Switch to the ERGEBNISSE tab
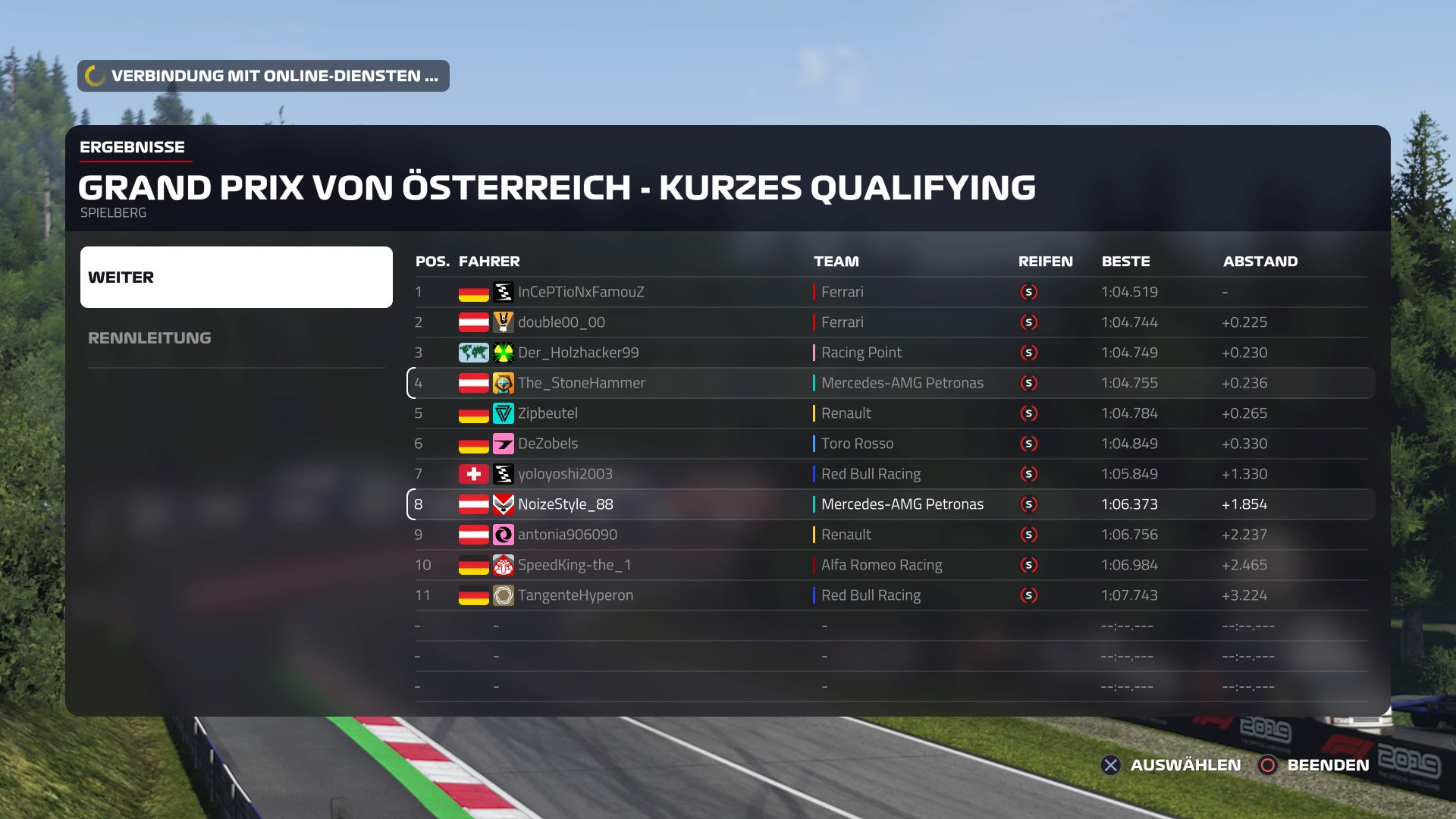 132,147
